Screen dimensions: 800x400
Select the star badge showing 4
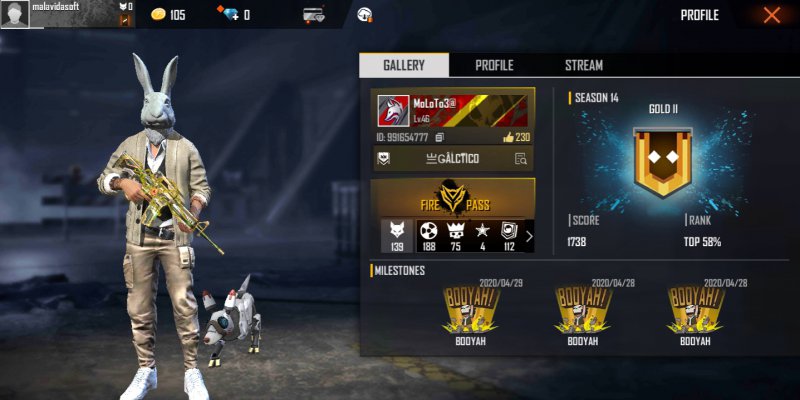tap(483, 237)
